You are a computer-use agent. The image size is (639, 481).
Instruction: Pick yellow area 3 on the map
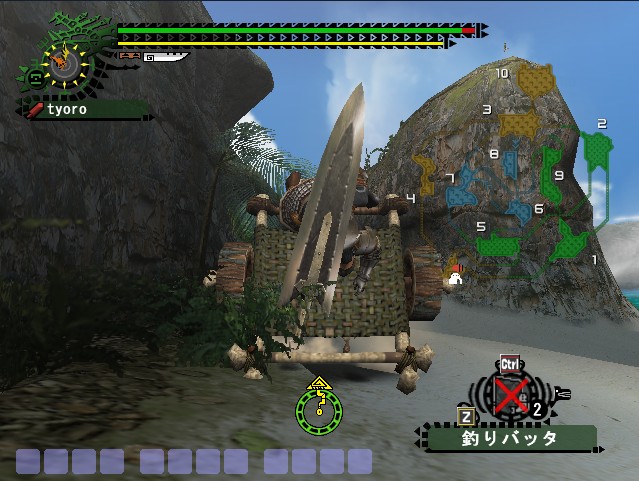tap(517, 124)
